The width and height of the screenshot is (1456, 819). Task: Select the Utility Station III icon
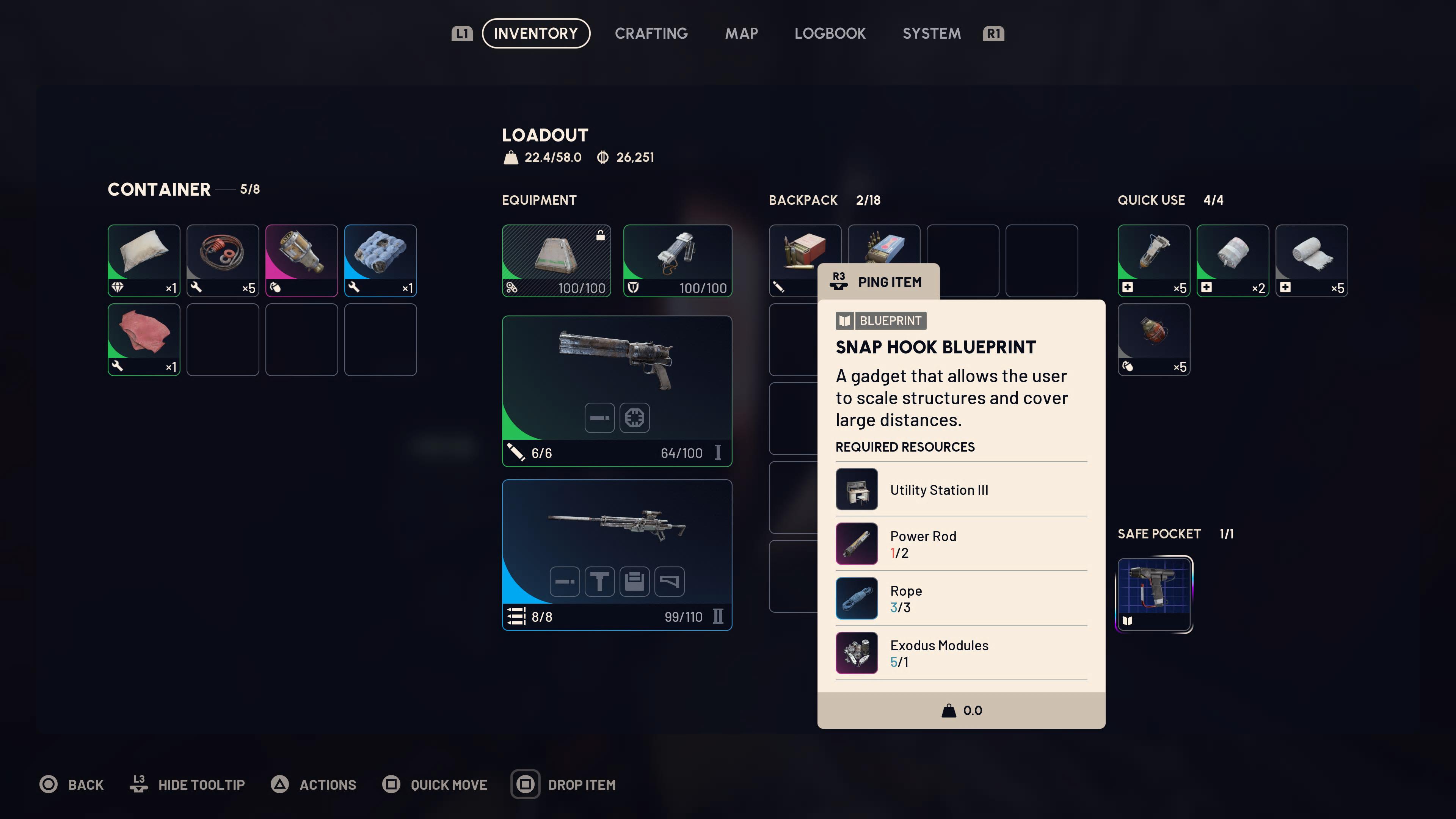point(856,489)
